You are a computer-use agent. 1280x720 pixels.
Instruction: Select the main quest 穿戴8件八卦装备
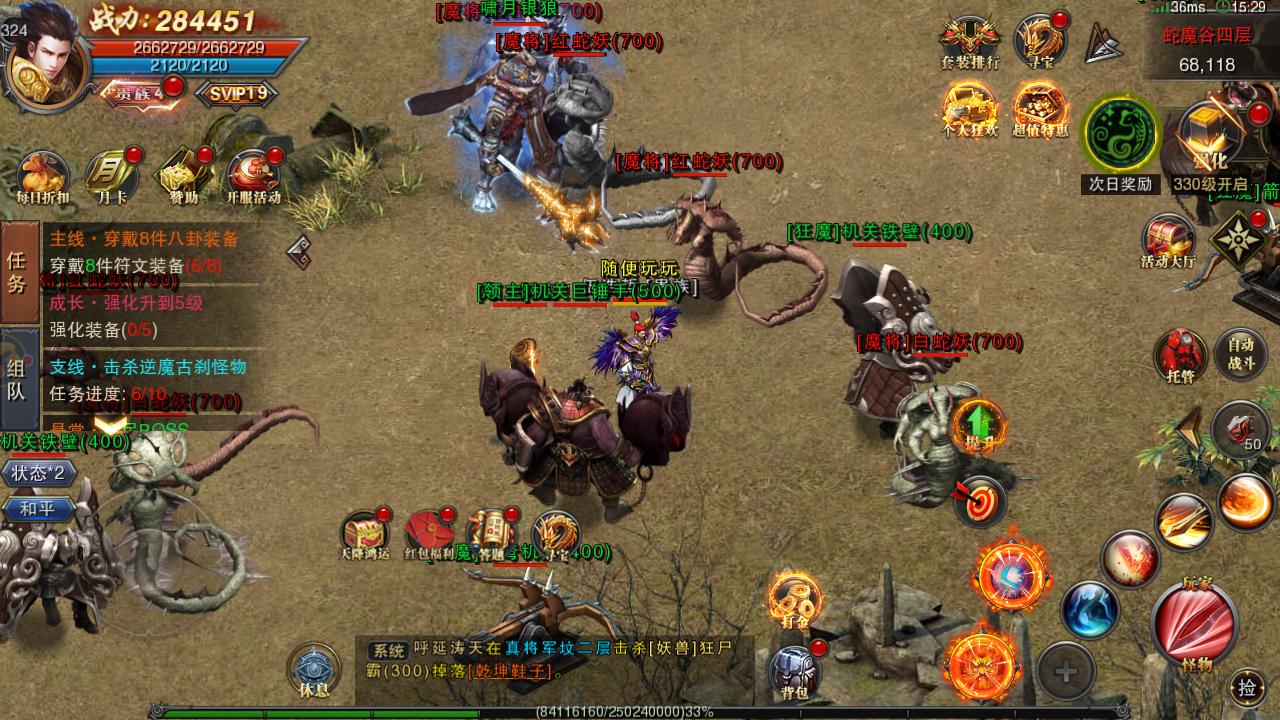(x=145, y=240)
